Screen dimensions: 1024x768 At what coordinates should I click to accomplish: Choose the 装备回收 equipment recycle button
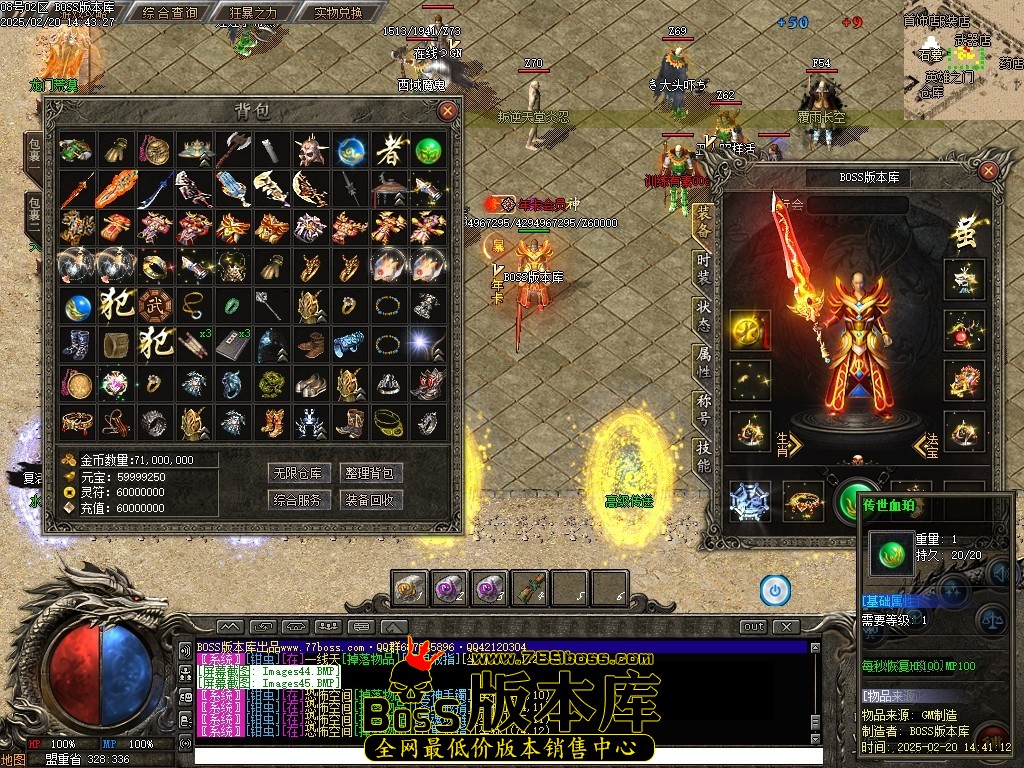click(x=370, y=499)
